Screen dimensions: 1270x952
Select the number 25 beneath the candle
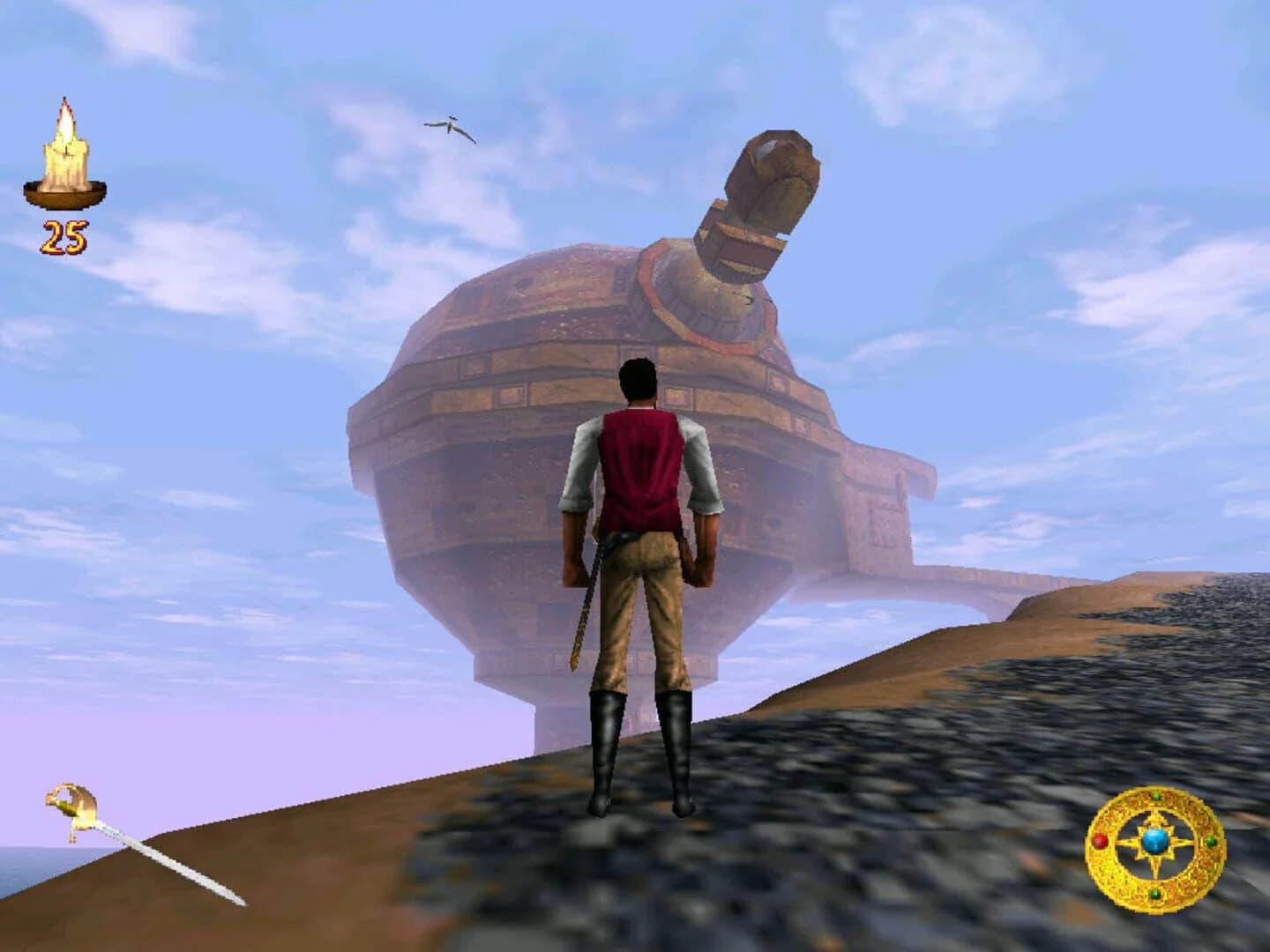64,235
